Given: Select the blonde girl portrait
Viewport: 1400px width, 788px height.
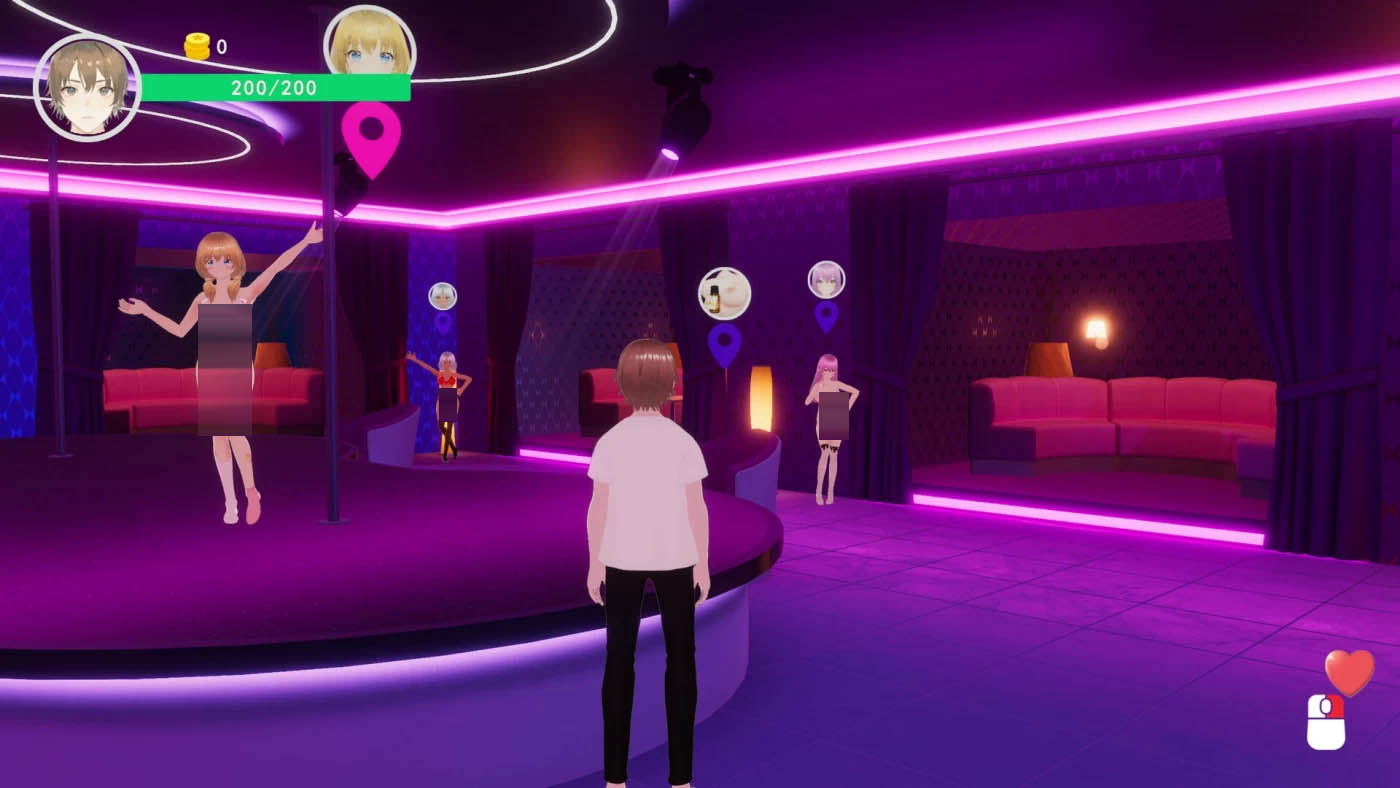Looking at the screenshot, I should tap(369, 45).
